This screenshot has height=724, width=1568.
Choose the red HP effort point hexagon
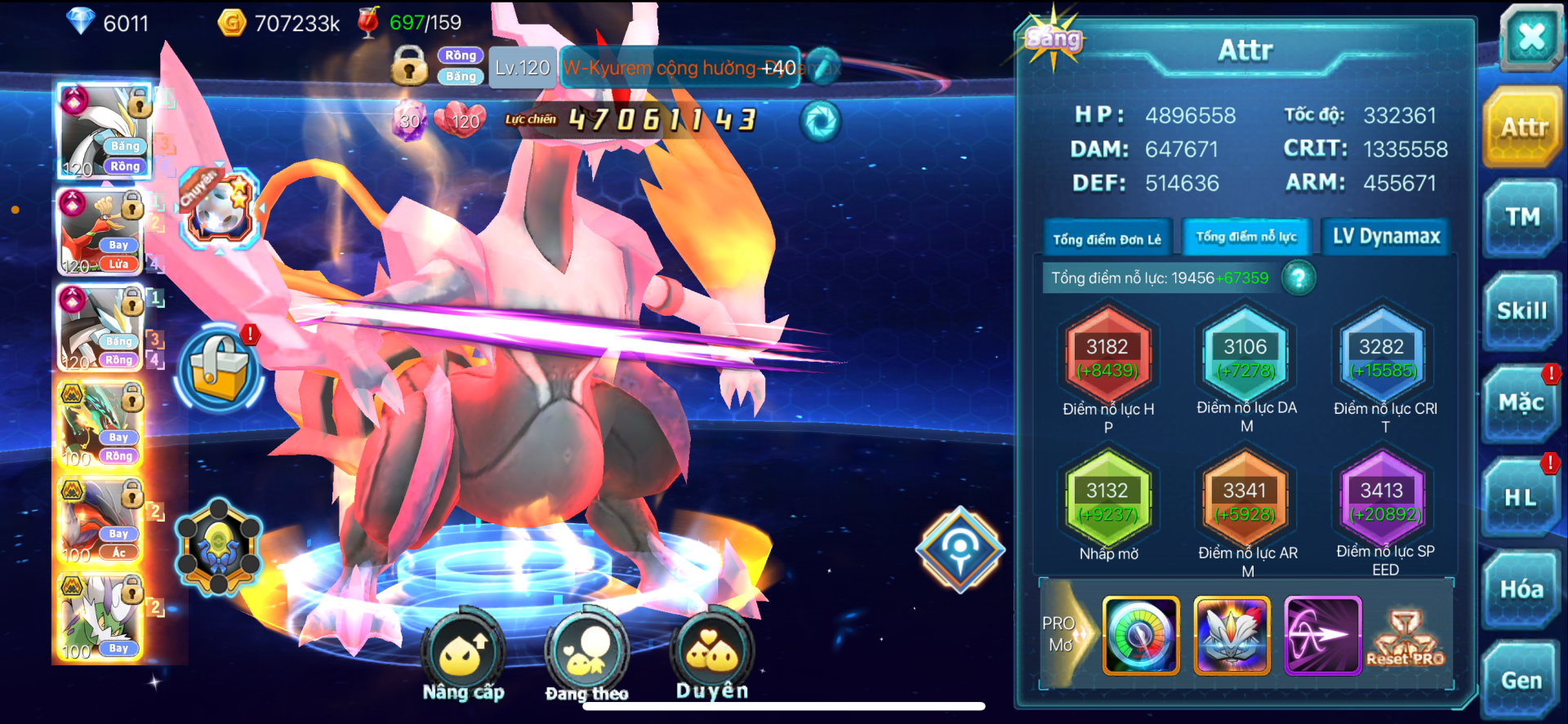pyautogui.click(x=1107, y=358)
